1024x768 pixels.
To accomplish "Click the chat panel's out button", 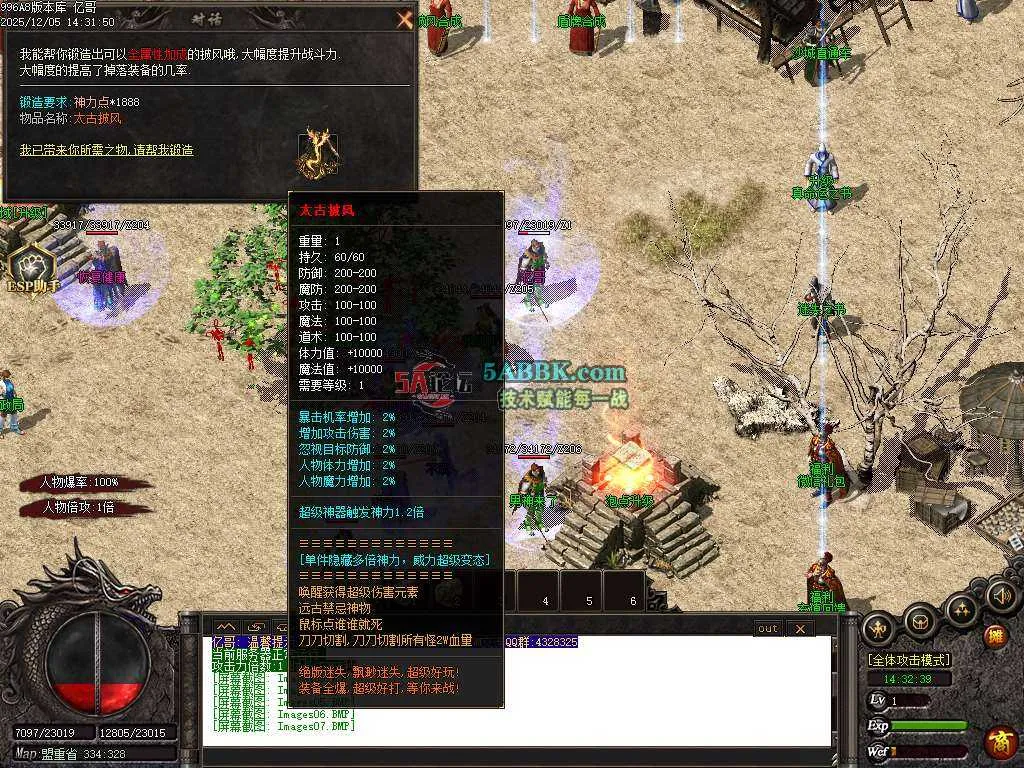I will click(x=767, y=628).
